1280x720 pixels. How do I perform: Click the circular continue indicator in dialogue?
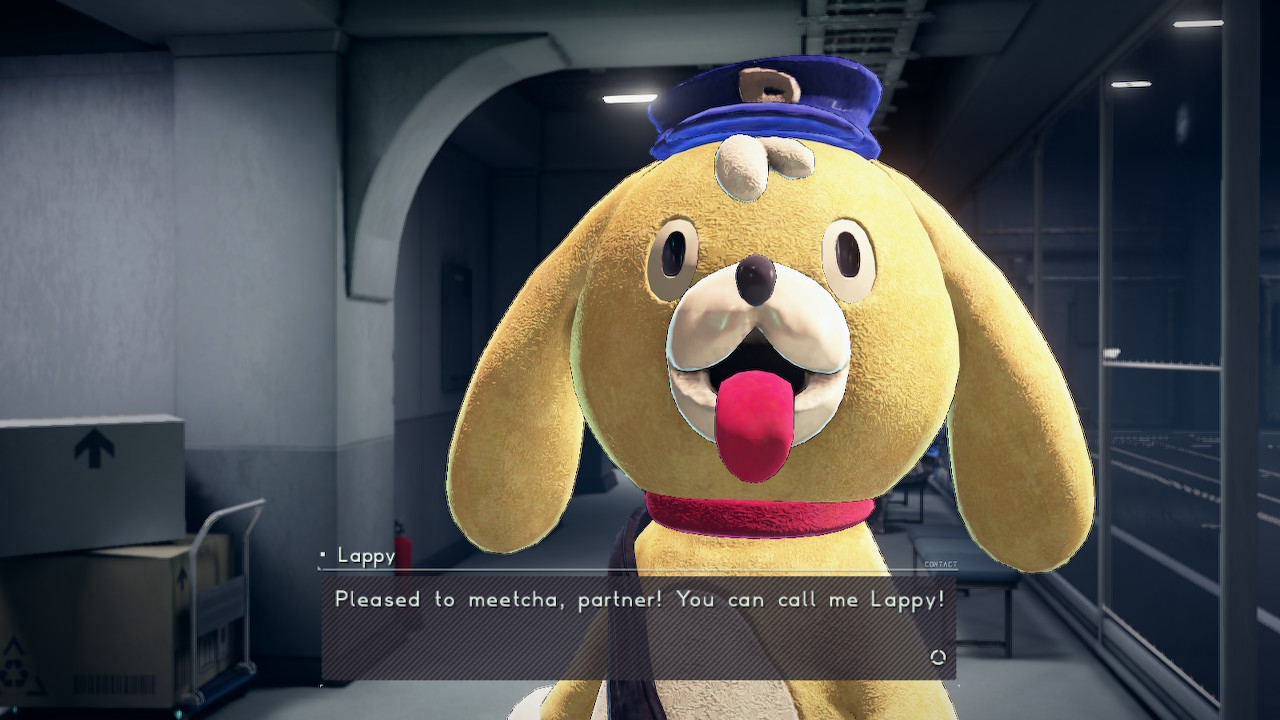tap(937, 657)
